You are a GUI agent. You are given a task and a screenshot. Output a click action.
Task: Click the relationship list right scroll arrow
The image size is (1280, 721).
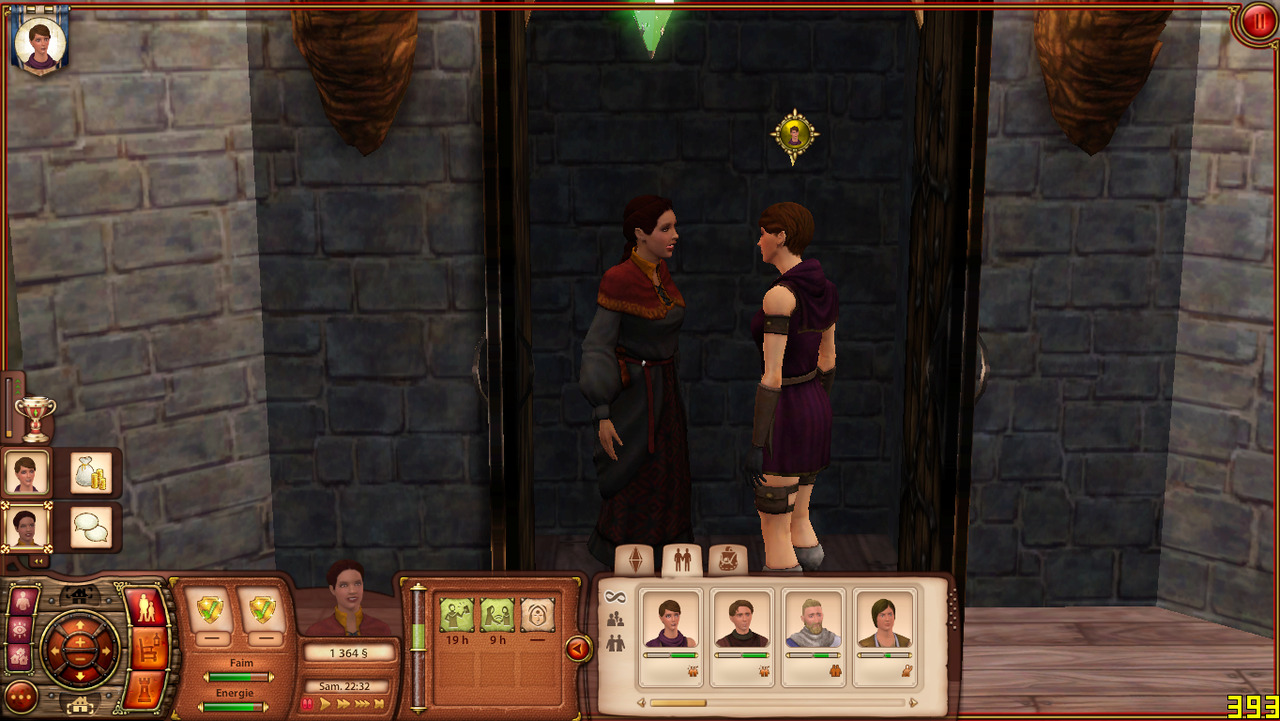tap(913, 703)
